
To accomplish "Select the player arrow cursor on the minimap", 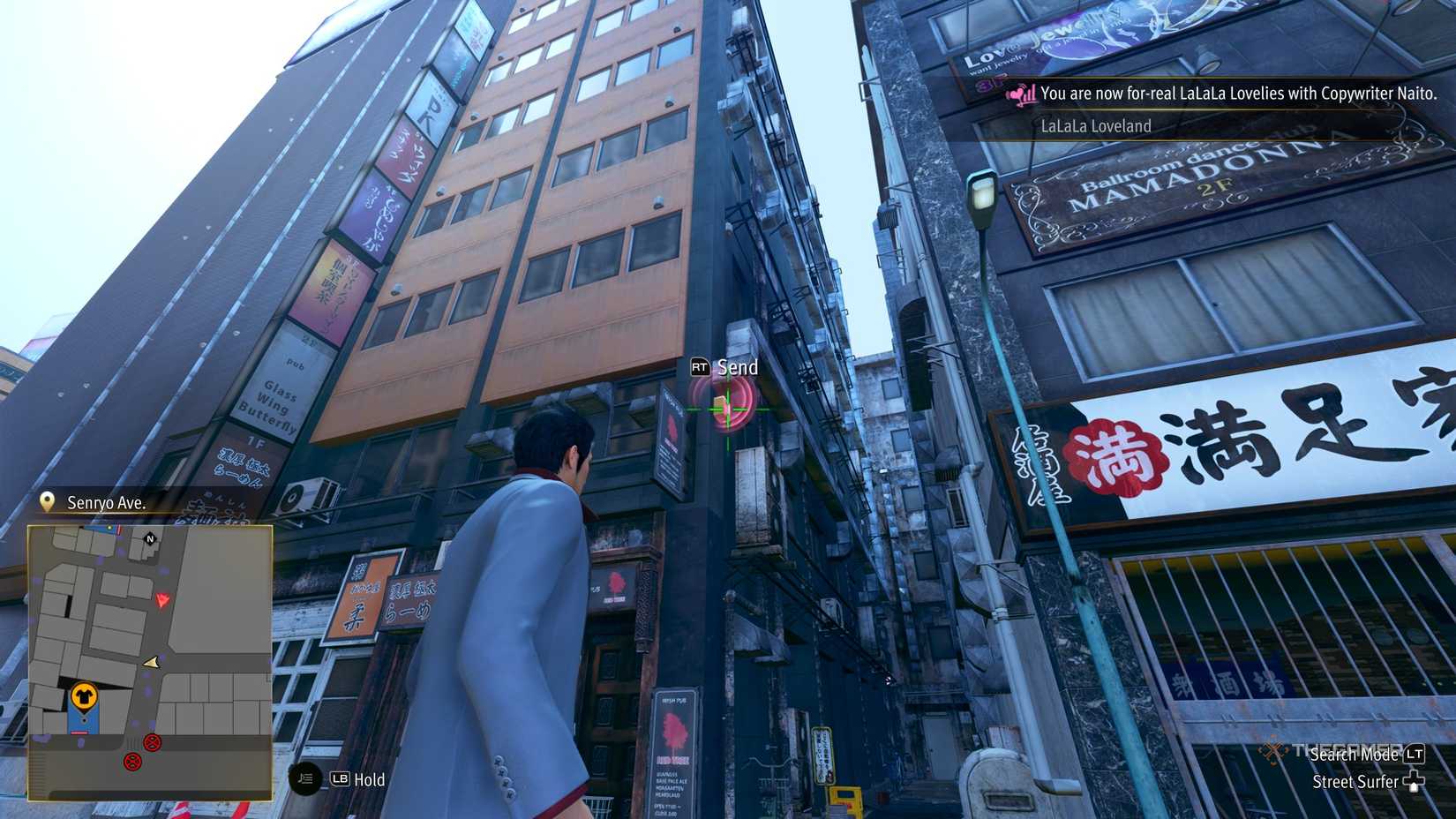I will [153, 663].
